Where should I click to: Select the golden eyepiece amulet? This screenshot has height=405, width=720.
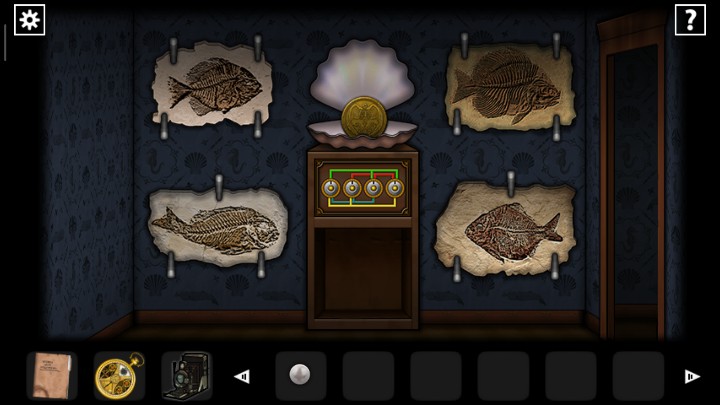pyautogui.click(x=117, y=375)
